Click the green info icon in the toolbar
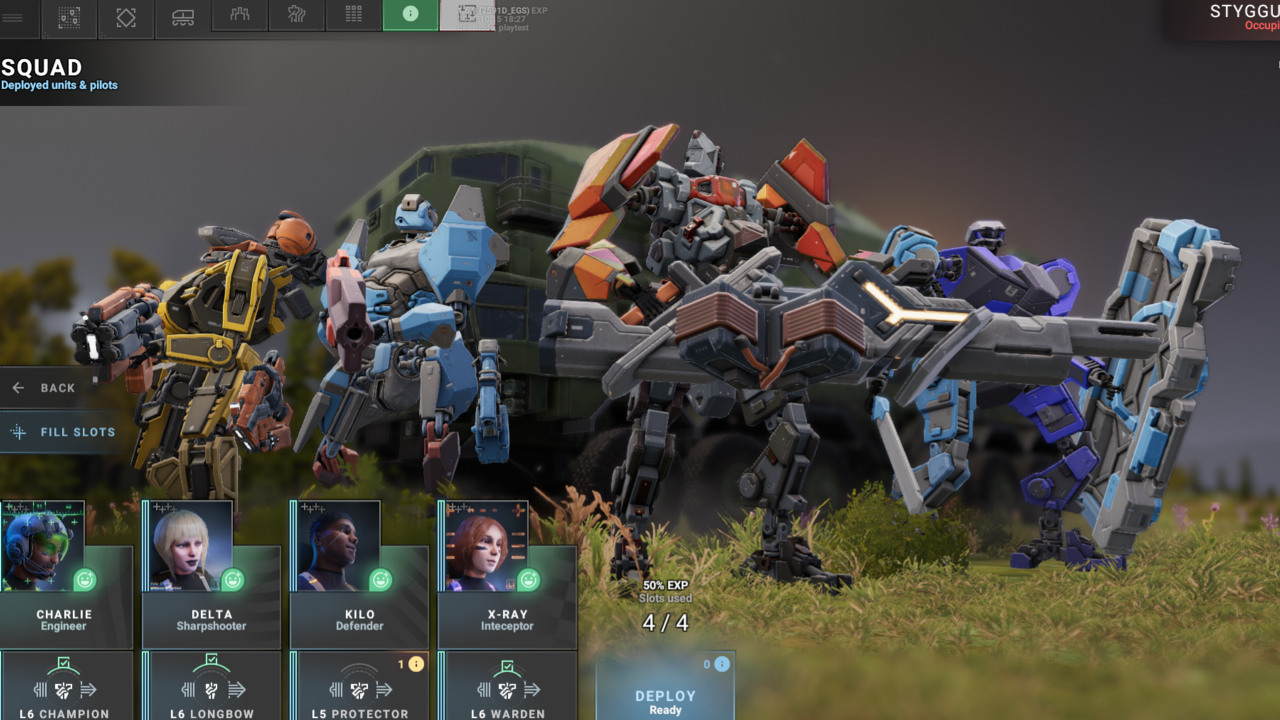The height and width of the screenshot is (720, 1280). tap(409, 17)
